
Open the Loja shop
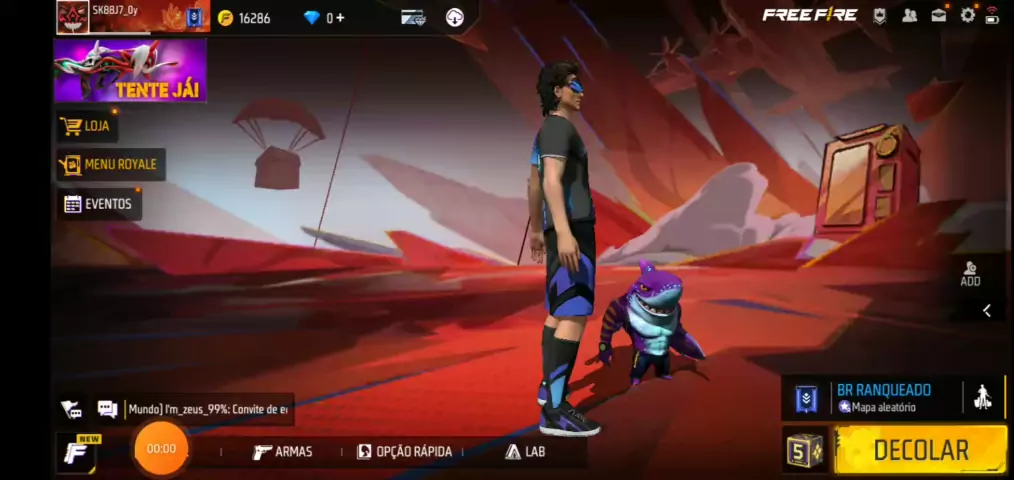[87, 126]
